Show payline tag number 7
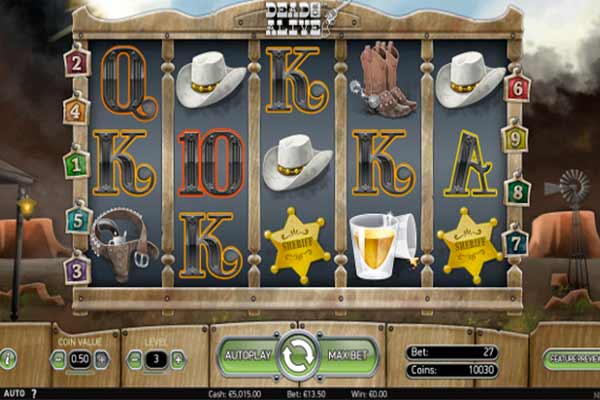Screen dimensions: 600x400 click(515, 241)
